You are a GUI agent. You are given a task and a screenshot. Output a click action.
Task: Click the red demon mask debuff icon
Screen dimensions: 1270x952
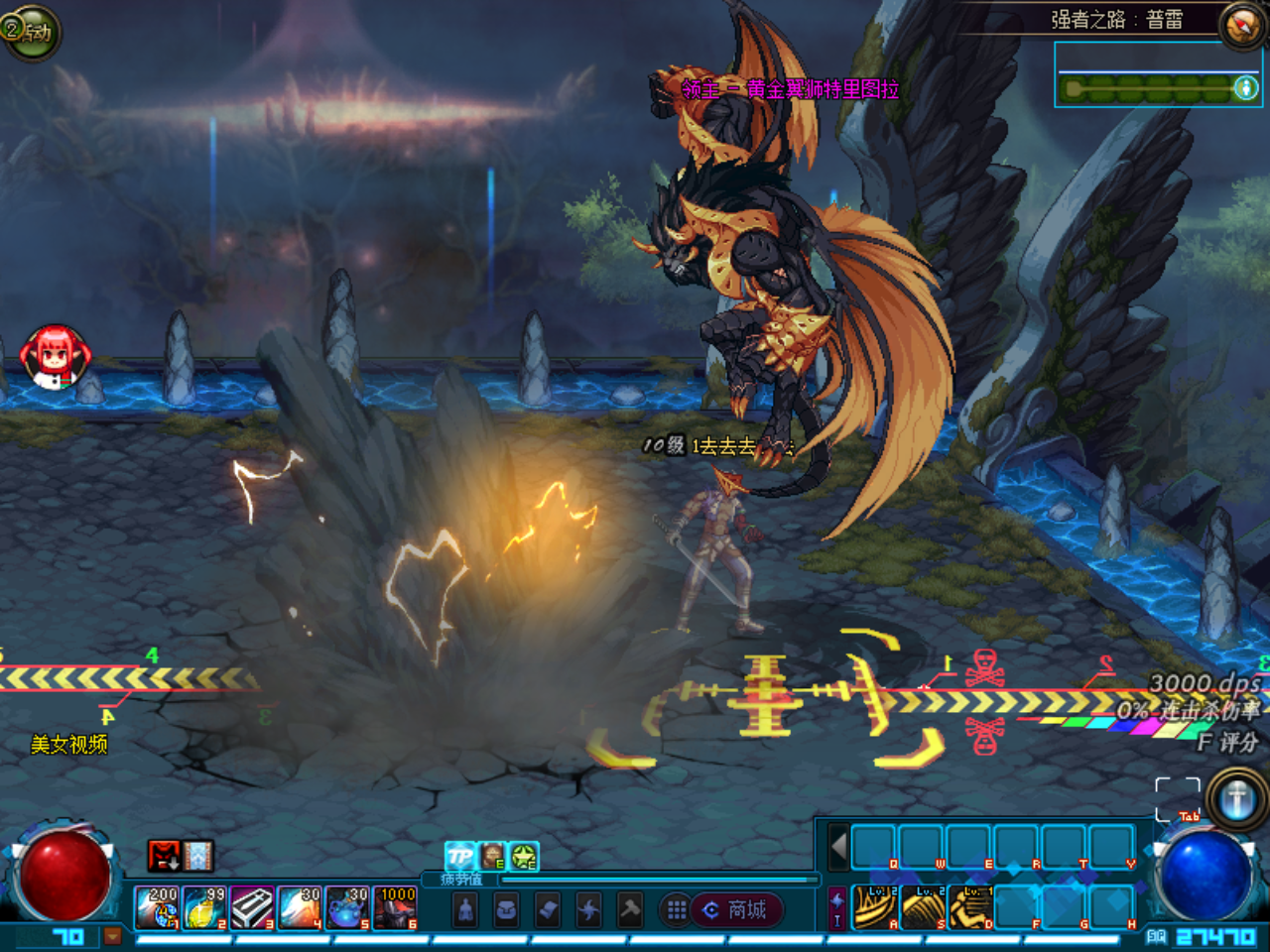pyautogui.click(x=164, y=855)
